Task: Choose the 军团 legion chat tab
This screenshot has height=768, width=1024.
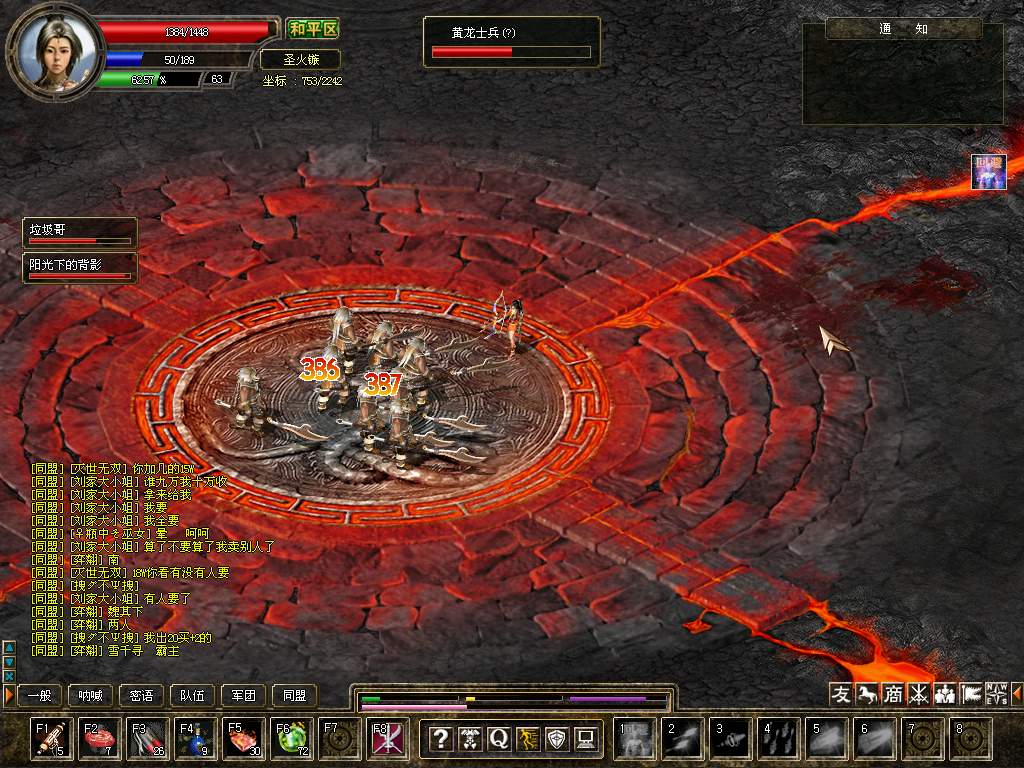Action: pos(243,695)
